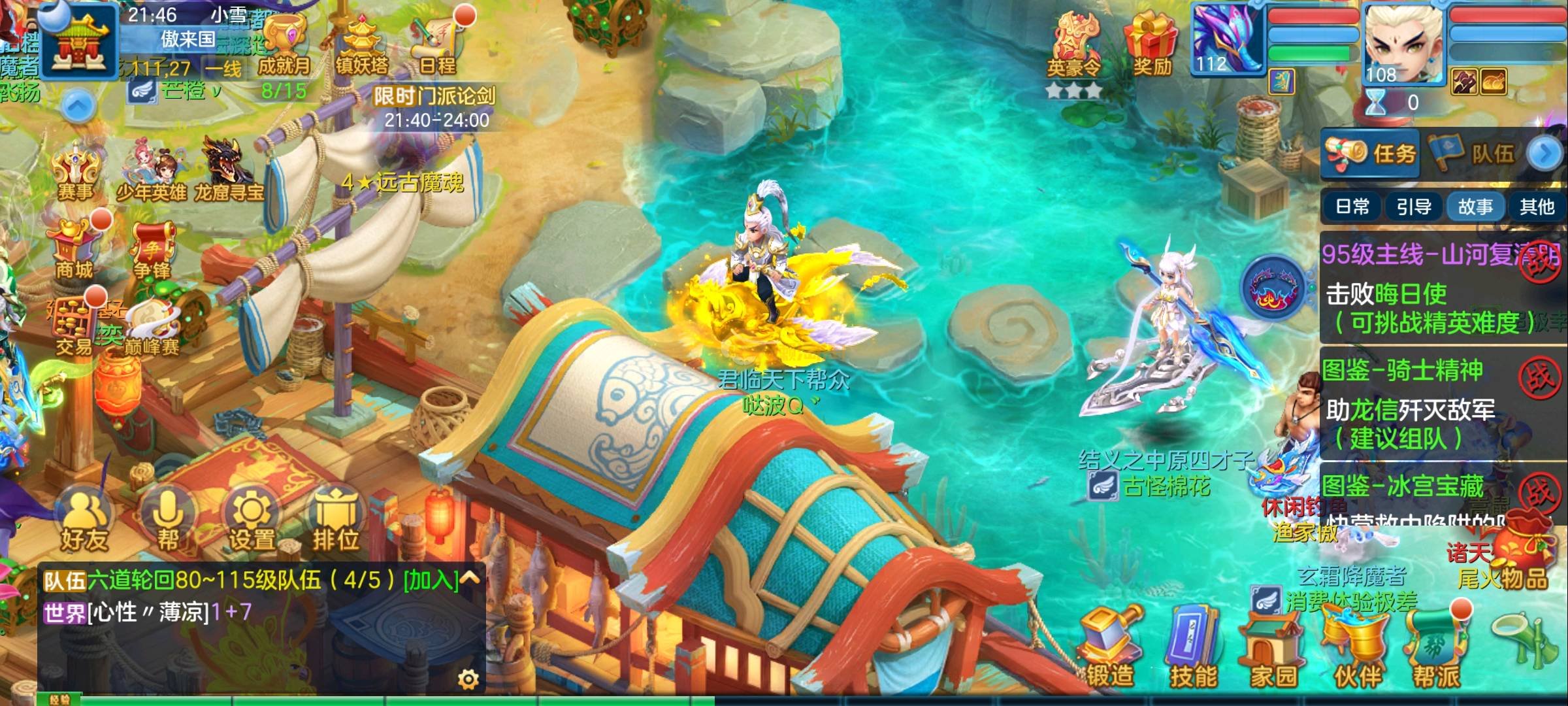This screenshot has height=706, width=1568.
Task: Open the 设置 gear settings
Action: pyautogui.click(x=252, y=524)
